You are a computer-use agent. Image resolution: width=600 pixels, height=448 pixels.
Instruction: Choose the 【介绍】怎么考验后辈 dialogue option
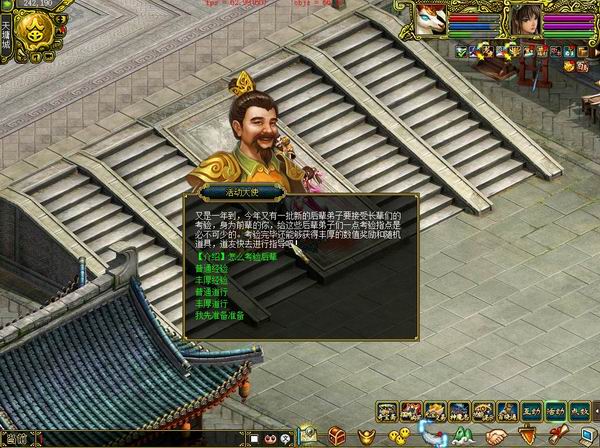click(x=236, y=257)
